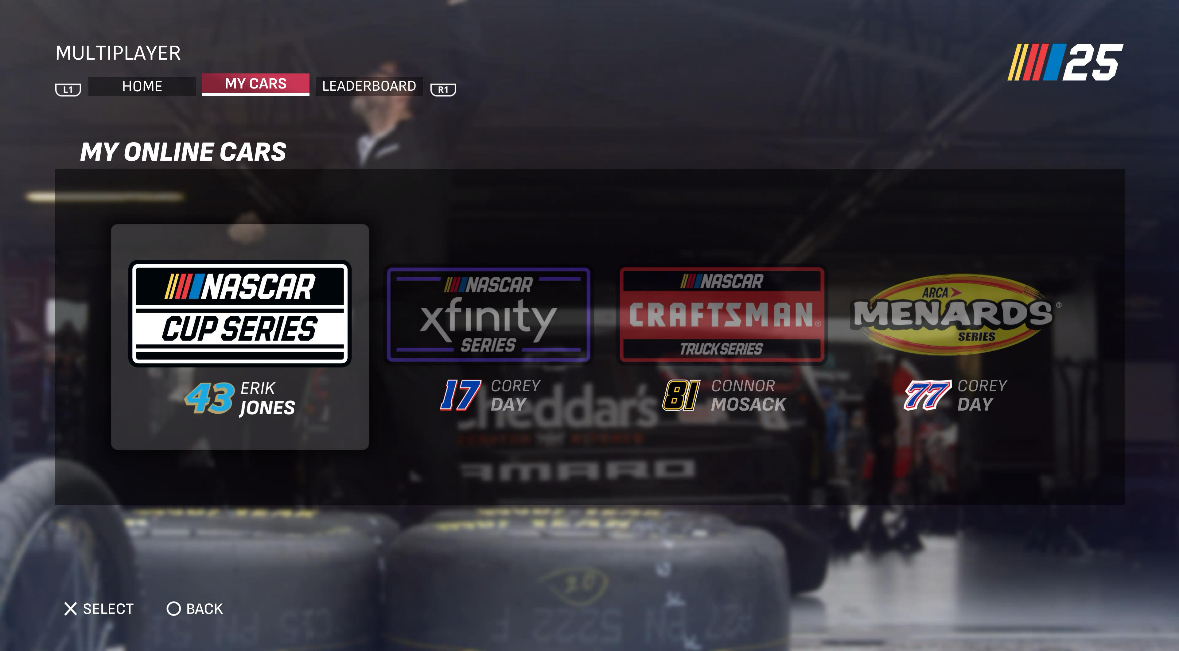This screenshot has height=651, width=1179.
Task: Choose the Xfinity Series car tile
Action: tap(488, 337)
